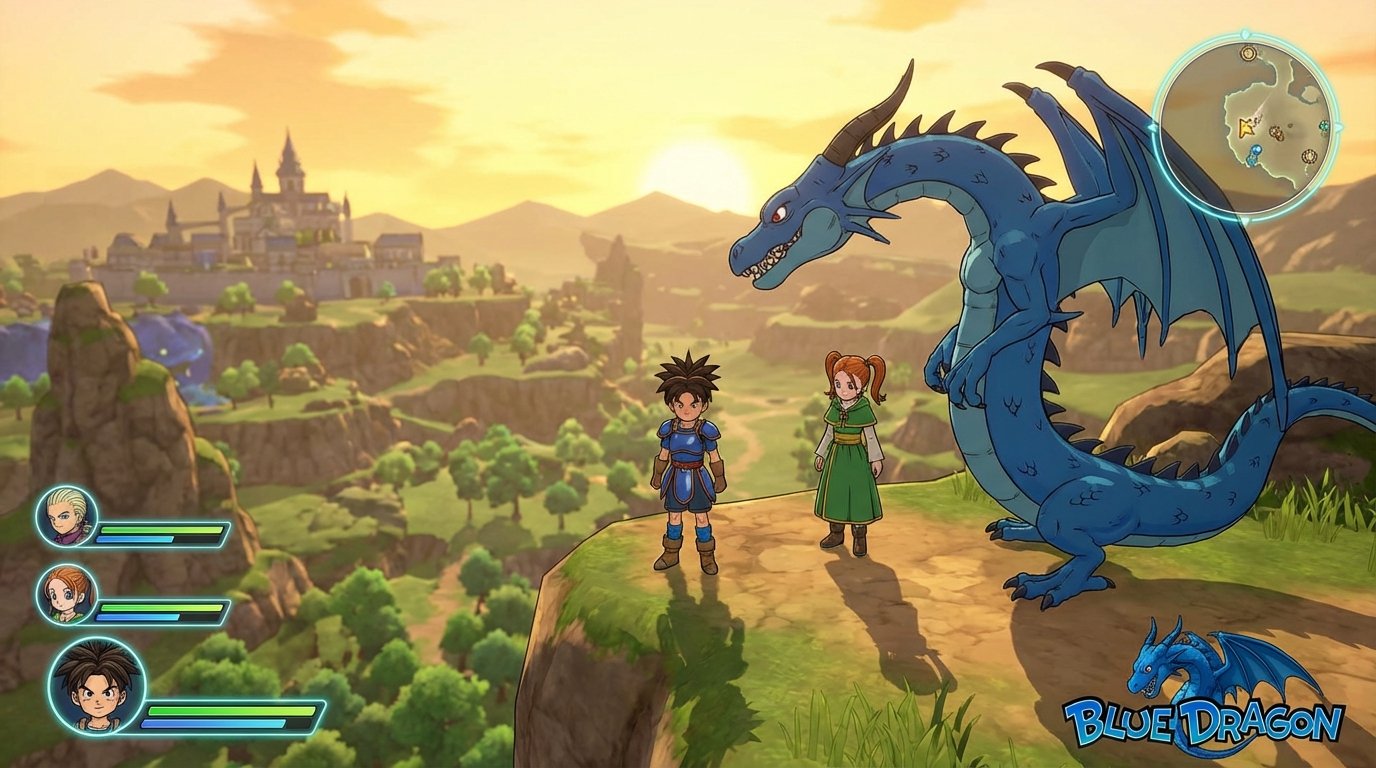Click the ruins marker right of the player arrow

[1276, 132]
